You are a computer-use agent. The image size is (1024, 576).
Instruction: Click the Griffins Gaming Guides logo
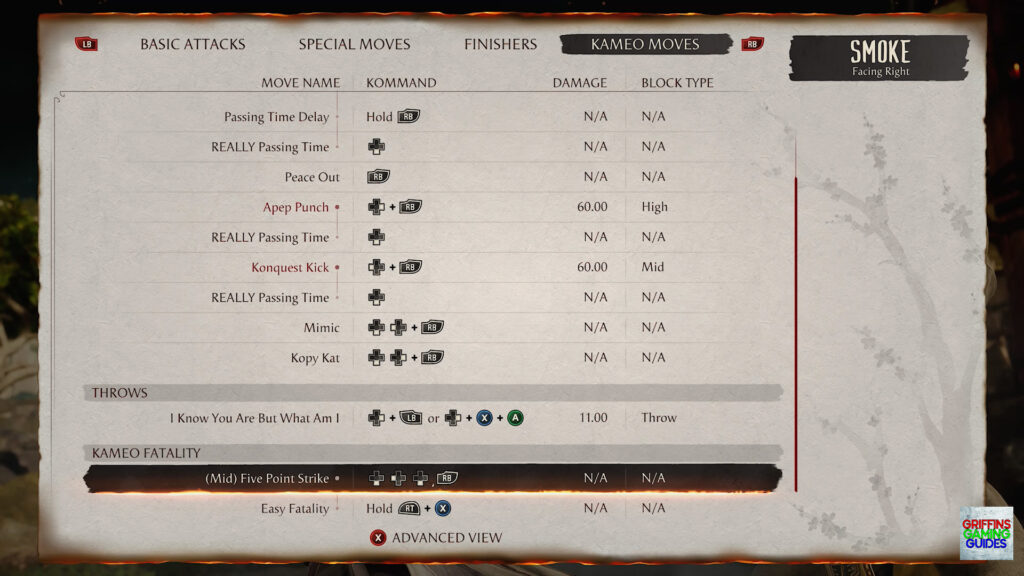[985, 532]
